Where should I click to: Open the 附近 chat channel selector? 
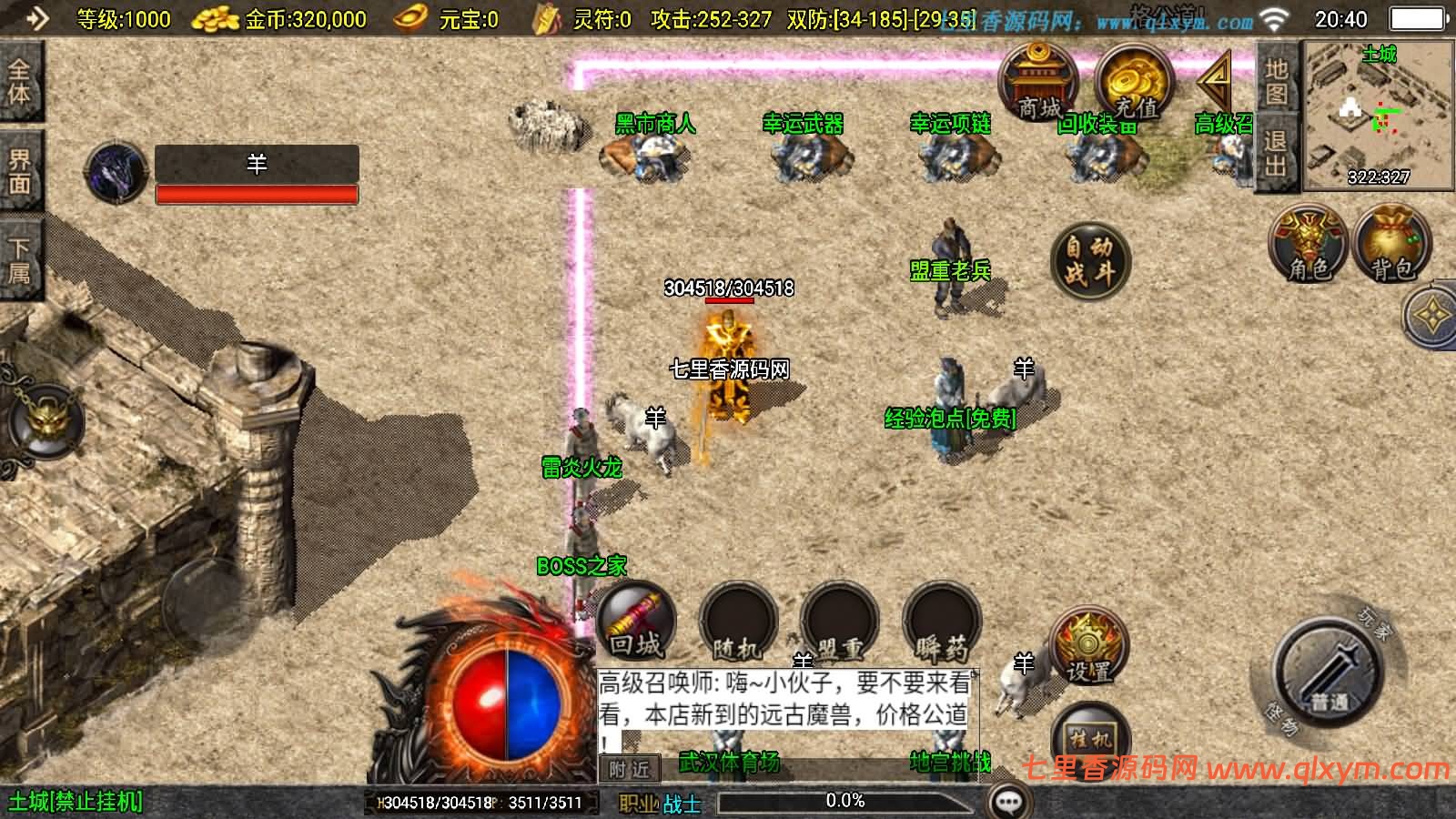632,768
